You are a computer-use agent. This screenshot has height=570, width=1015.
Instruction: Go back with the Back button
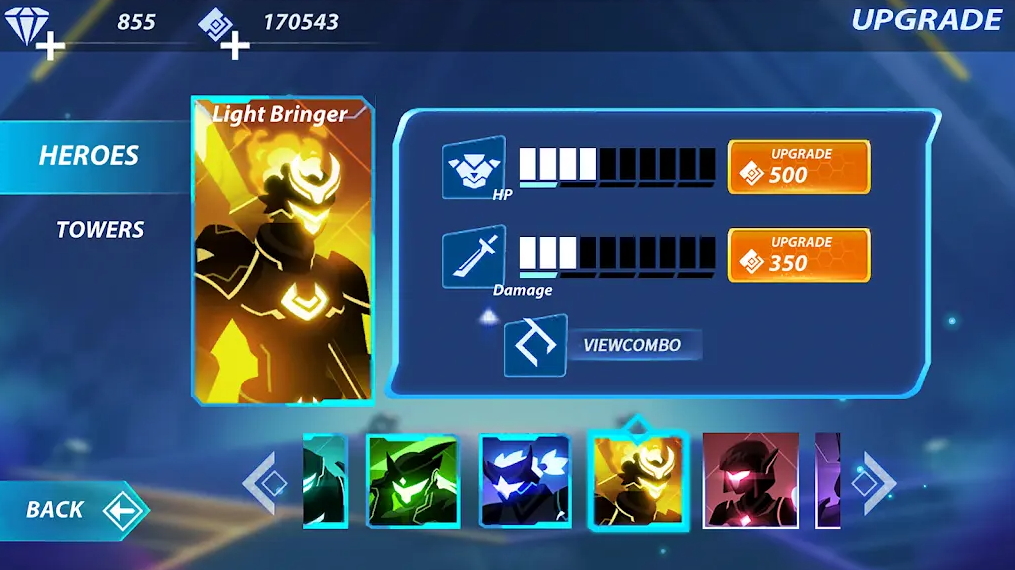[73, 510]
